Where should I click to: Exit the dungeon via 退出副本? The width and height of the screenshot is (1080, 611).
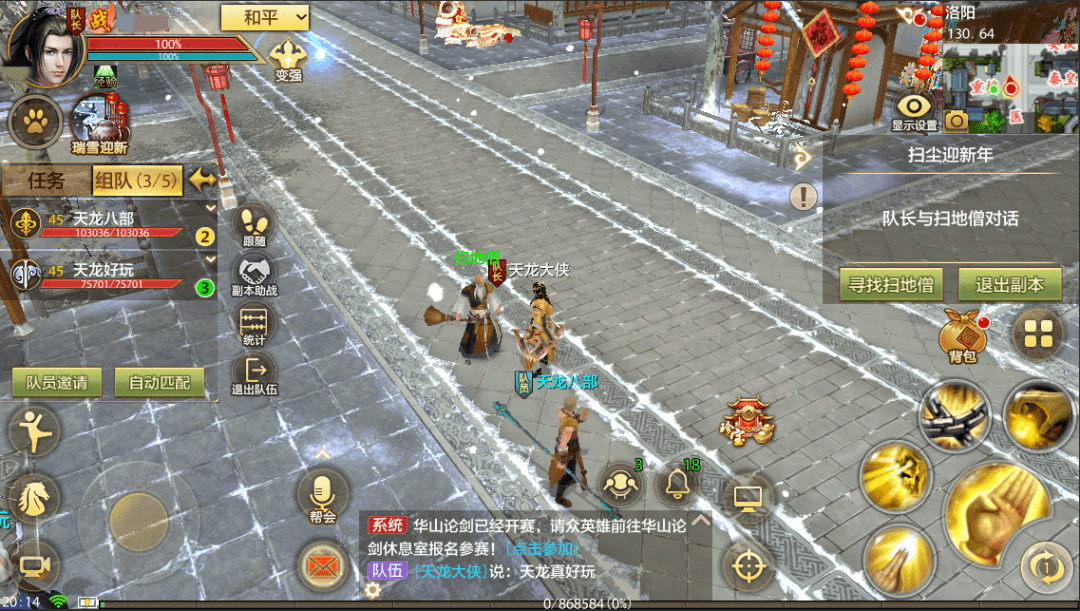(x=1009, y=285)
